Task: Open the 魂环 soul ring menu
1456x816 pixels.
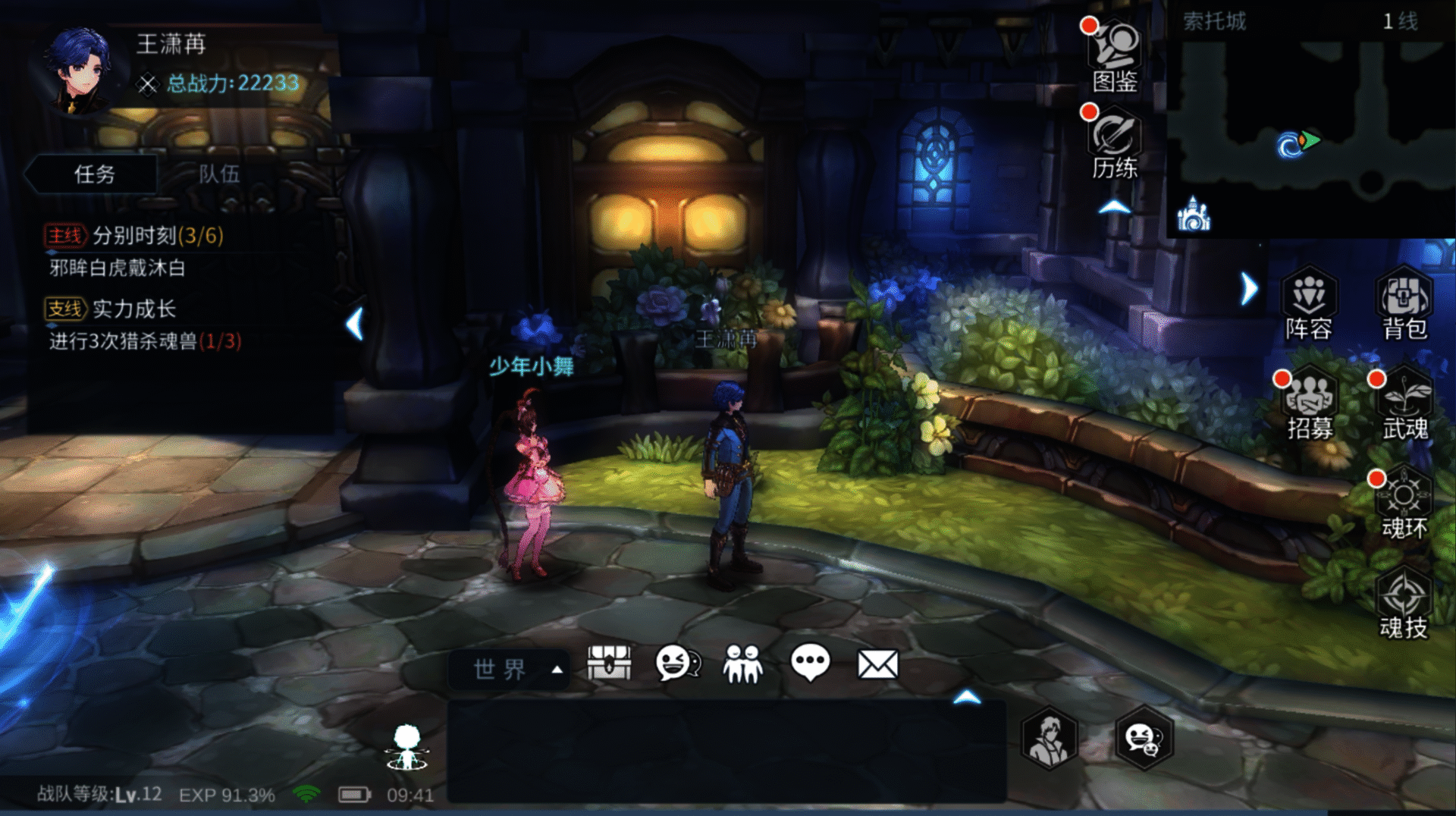Action: tap(1404, 503)
